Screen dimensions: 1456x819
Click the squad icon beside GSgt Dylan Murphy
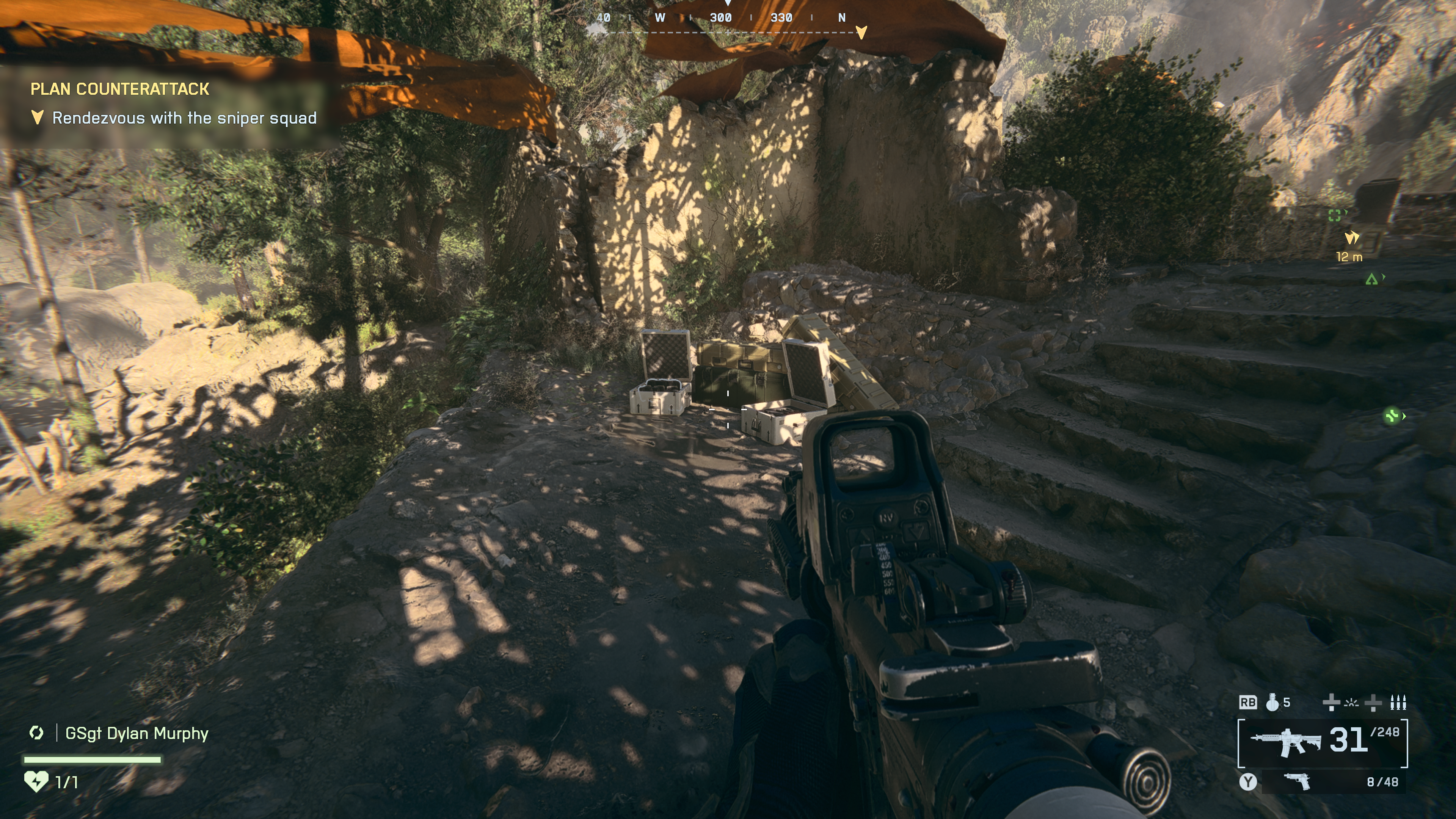37,733
